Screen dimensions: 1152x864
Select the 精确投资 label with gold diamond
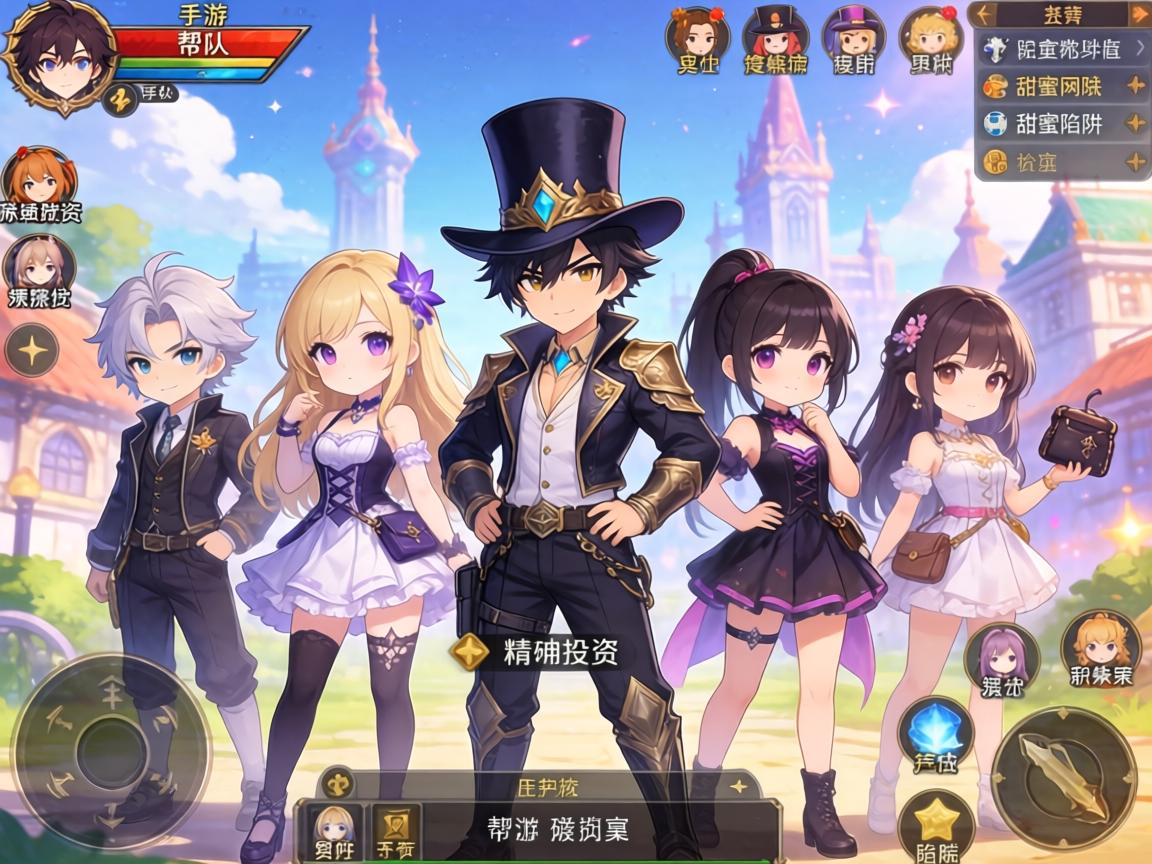[x=536, y=652]
